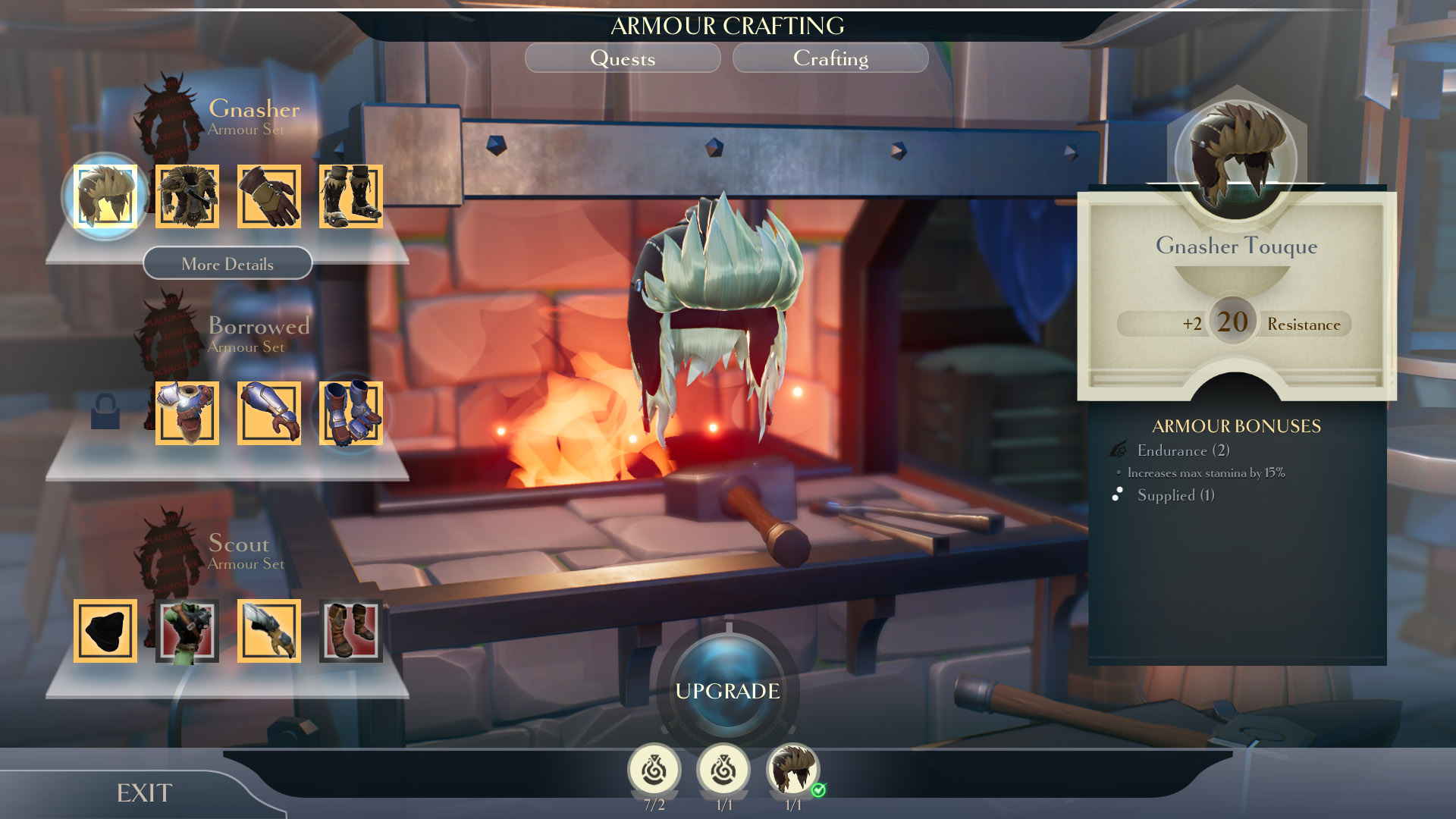
Task: Open More Details for Gnasher set
Action: [227, 264]
